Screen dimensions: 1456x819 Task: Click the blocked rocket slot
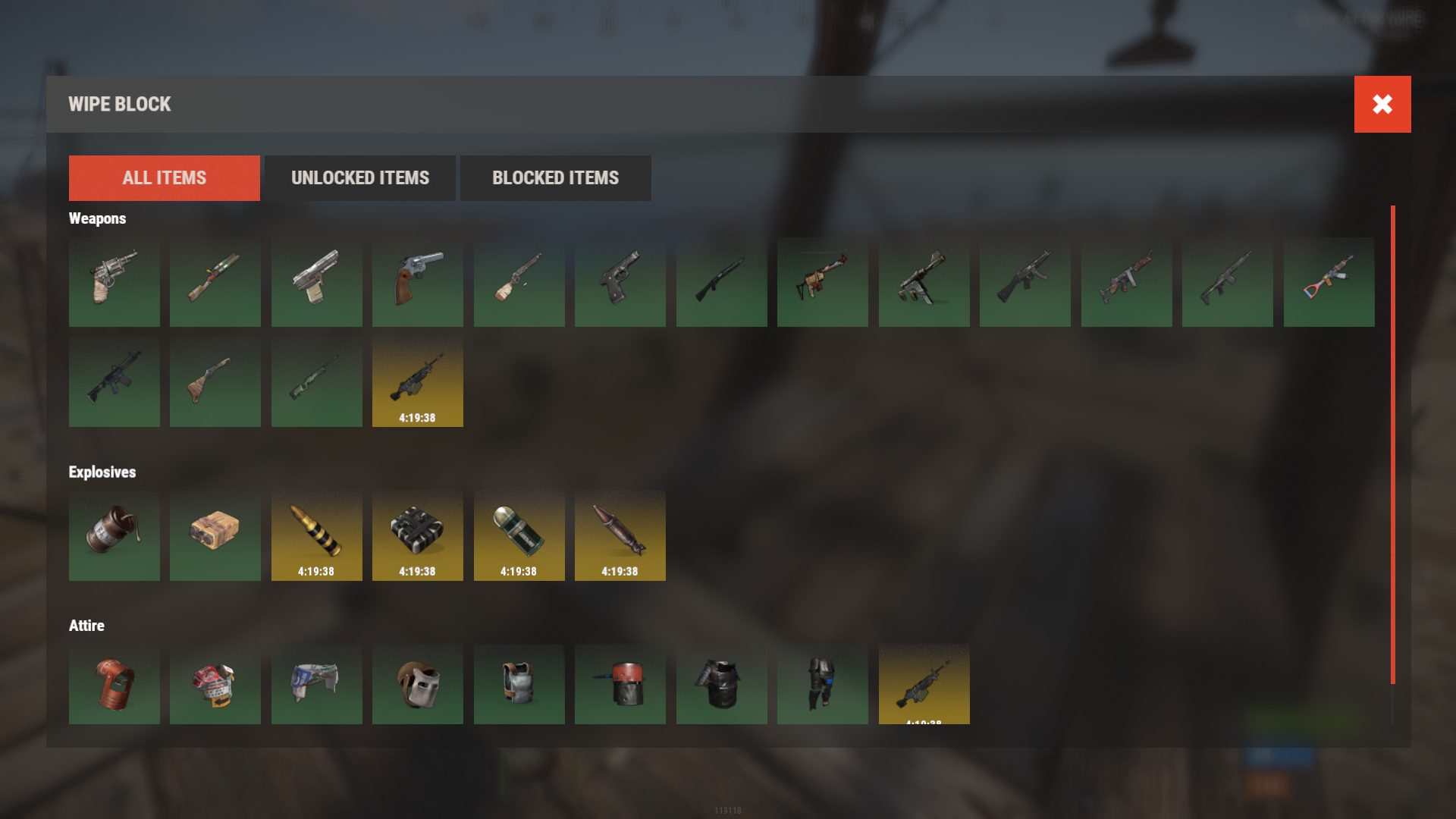[620, 535]
